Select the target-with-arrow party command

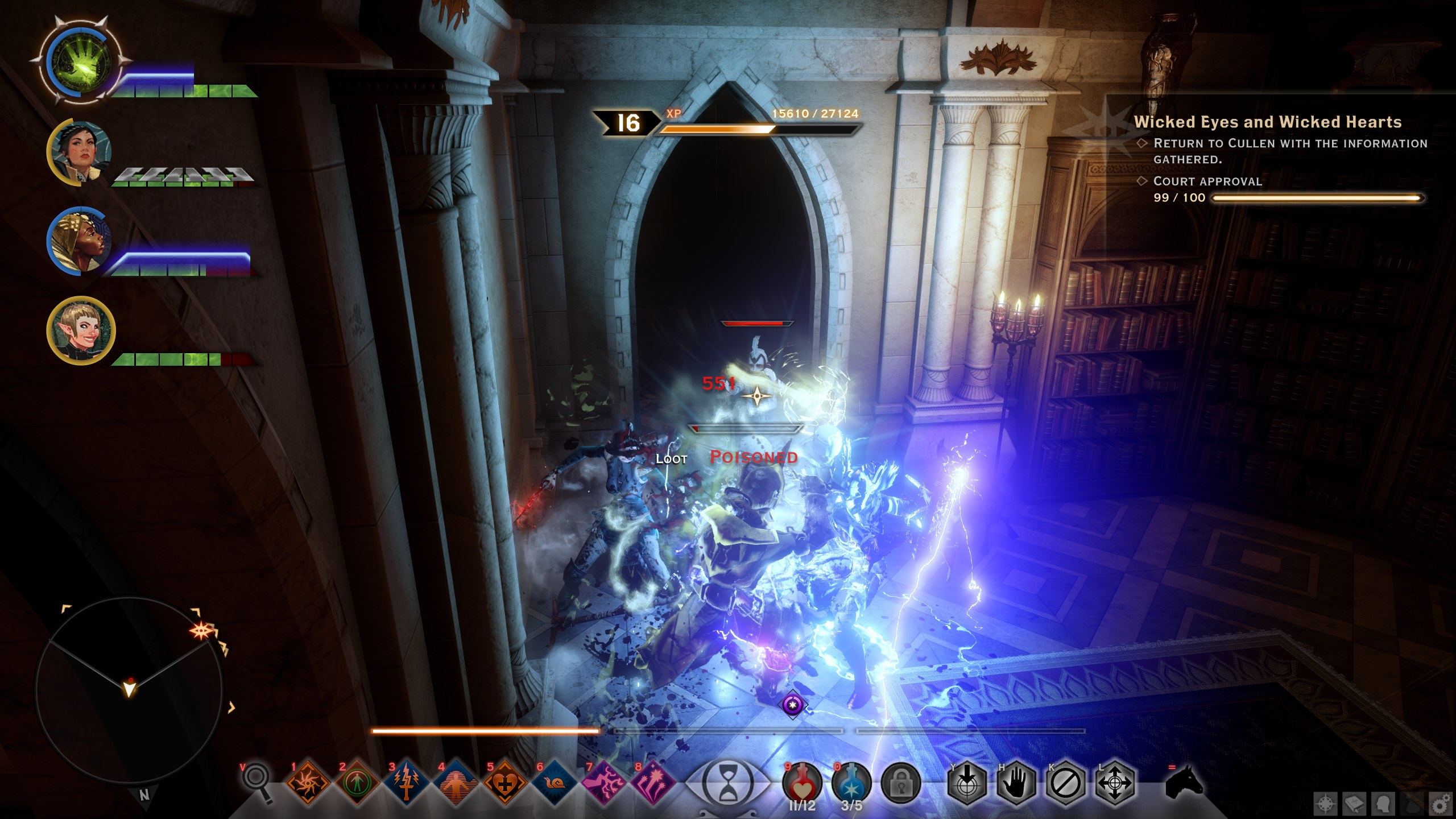(x=967, y=784)
